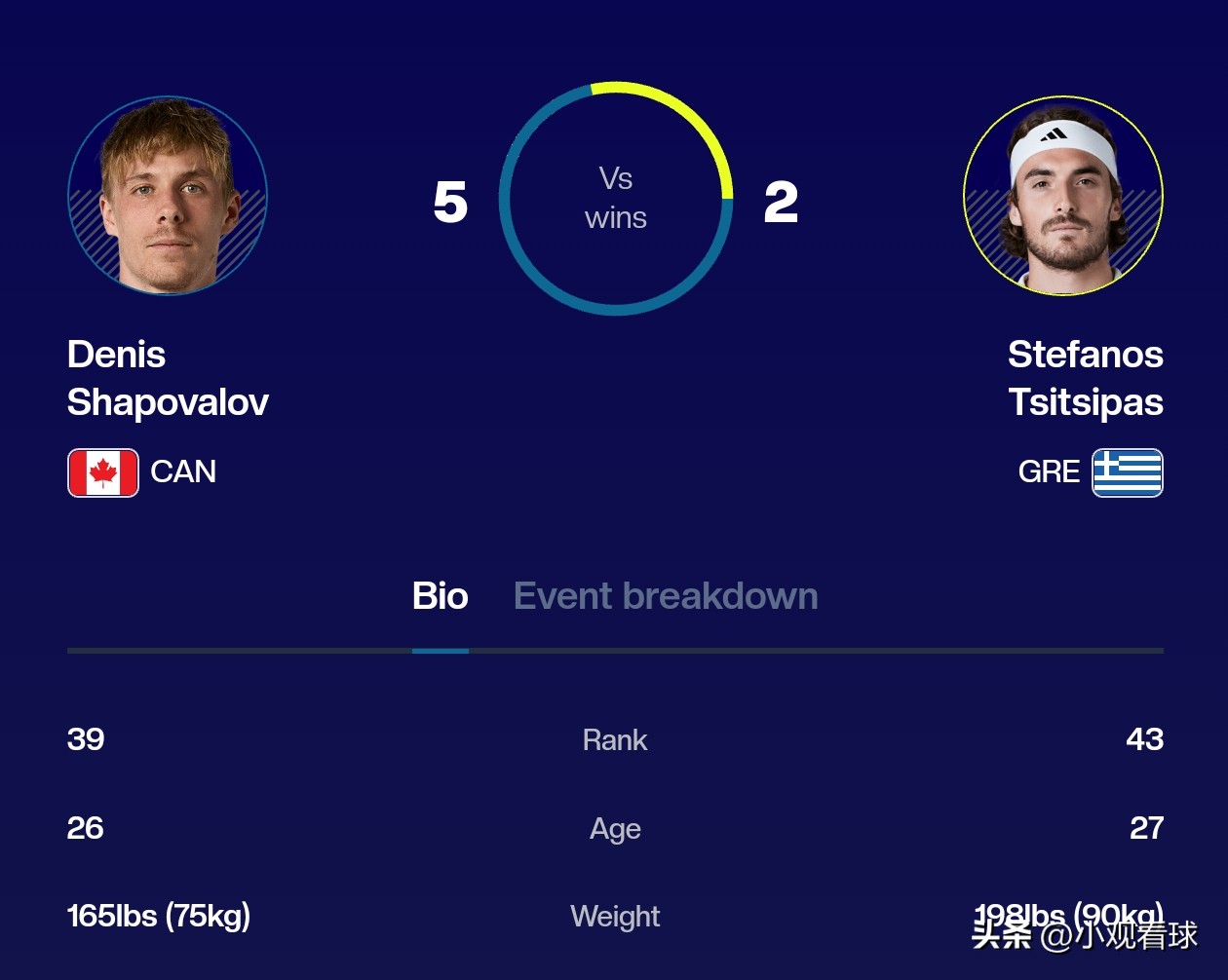Viewport: 1228px width, 980px height.
Task: Select the Bio tab
Action: click(x=440, y=596)
